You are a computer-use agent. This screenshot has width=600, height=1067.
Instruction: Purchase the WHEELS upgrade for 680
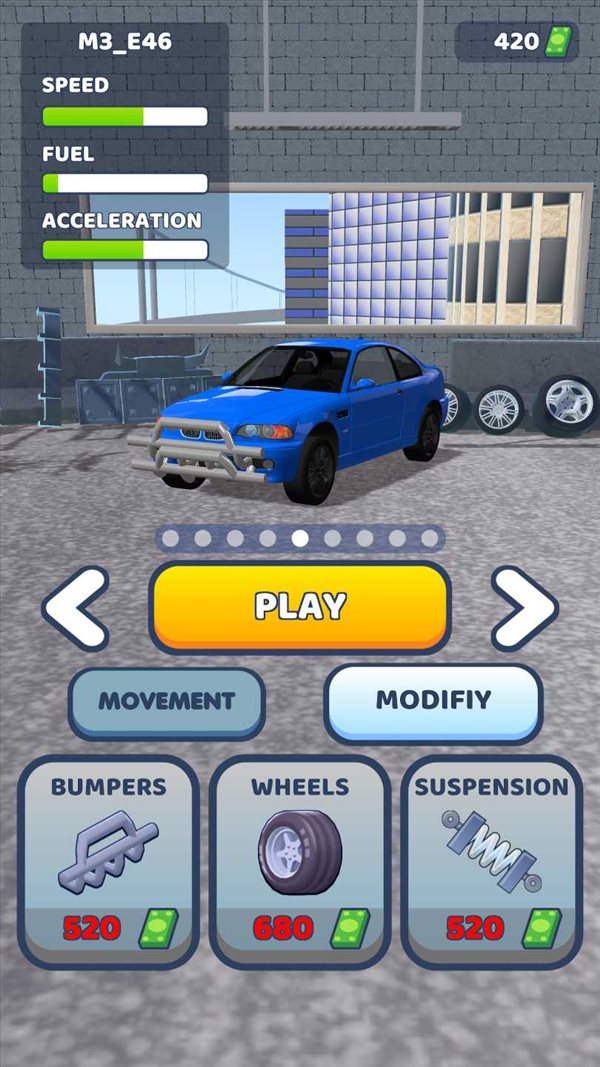tap(300, 862)
